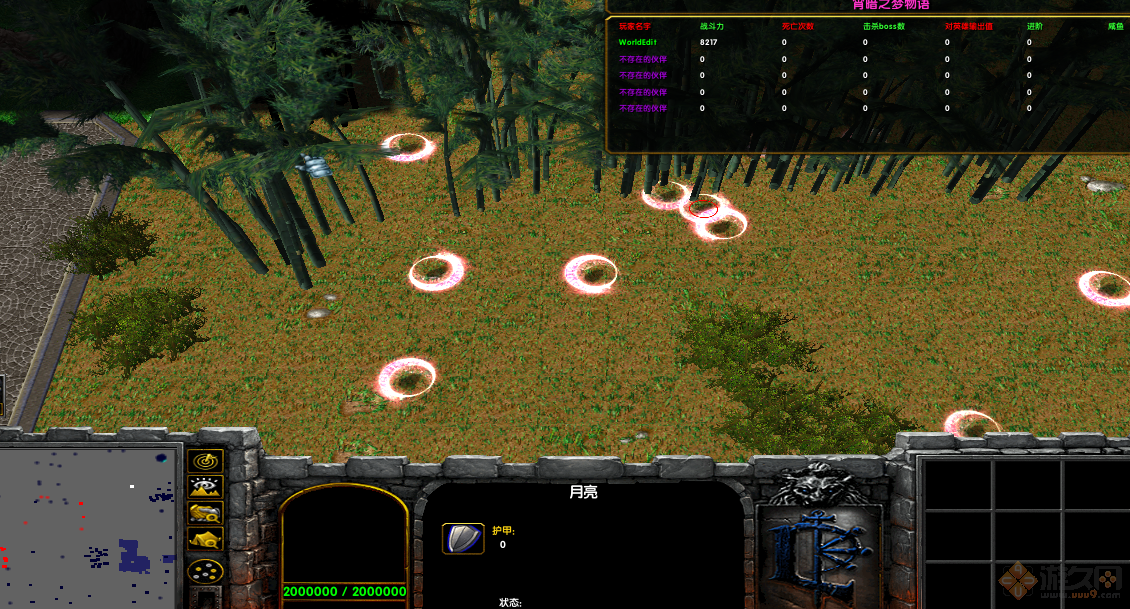Select the armor shield icon
1130x609 pixels.
[x=463, y=538]
